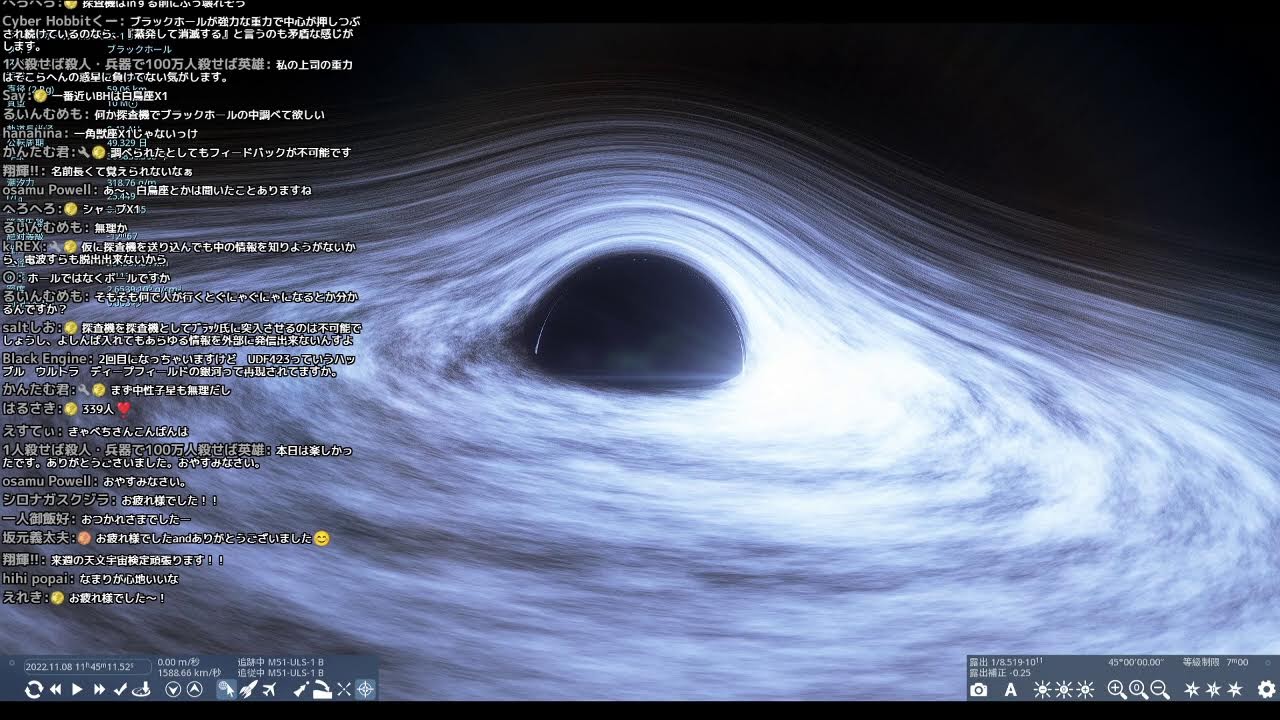The image size is (1280, 720).
Task: Play time forward with the play arrow
Action: coord(76,690)
